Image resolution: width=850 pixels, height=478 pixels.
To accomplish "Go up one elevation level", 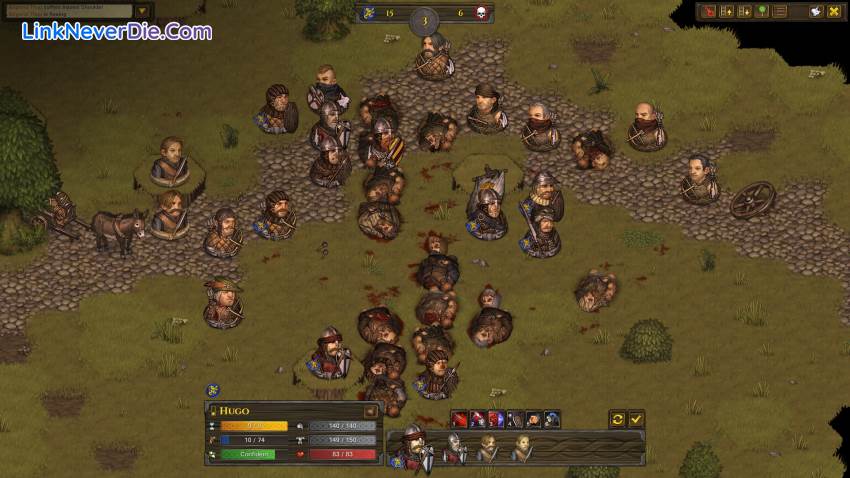I will click(727, 11).
